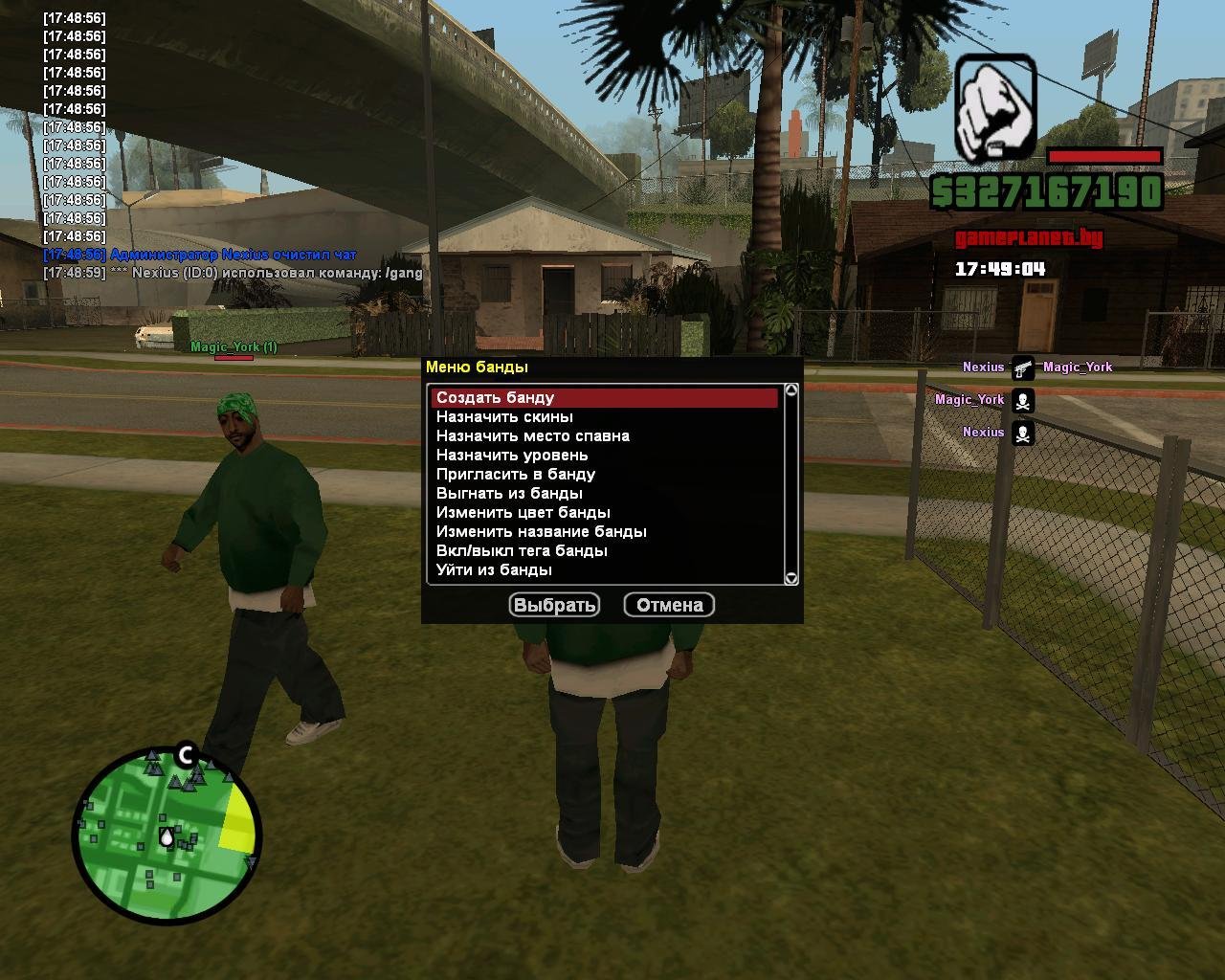Viewport: 1225px width, 980px height.
Task: Cancel the dialog with 'Отмена'
Action: [669, 605]
